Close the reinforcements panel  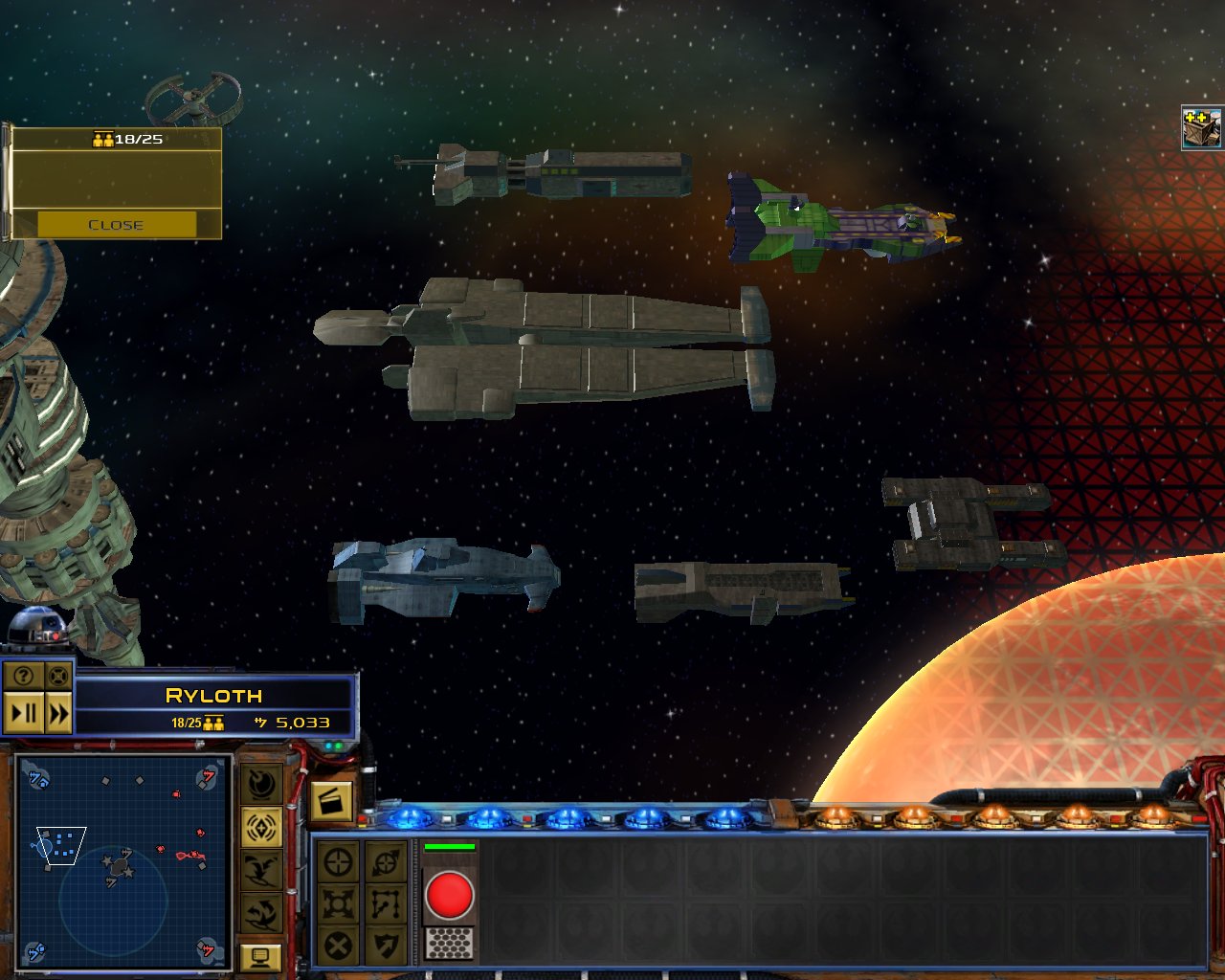116,225
